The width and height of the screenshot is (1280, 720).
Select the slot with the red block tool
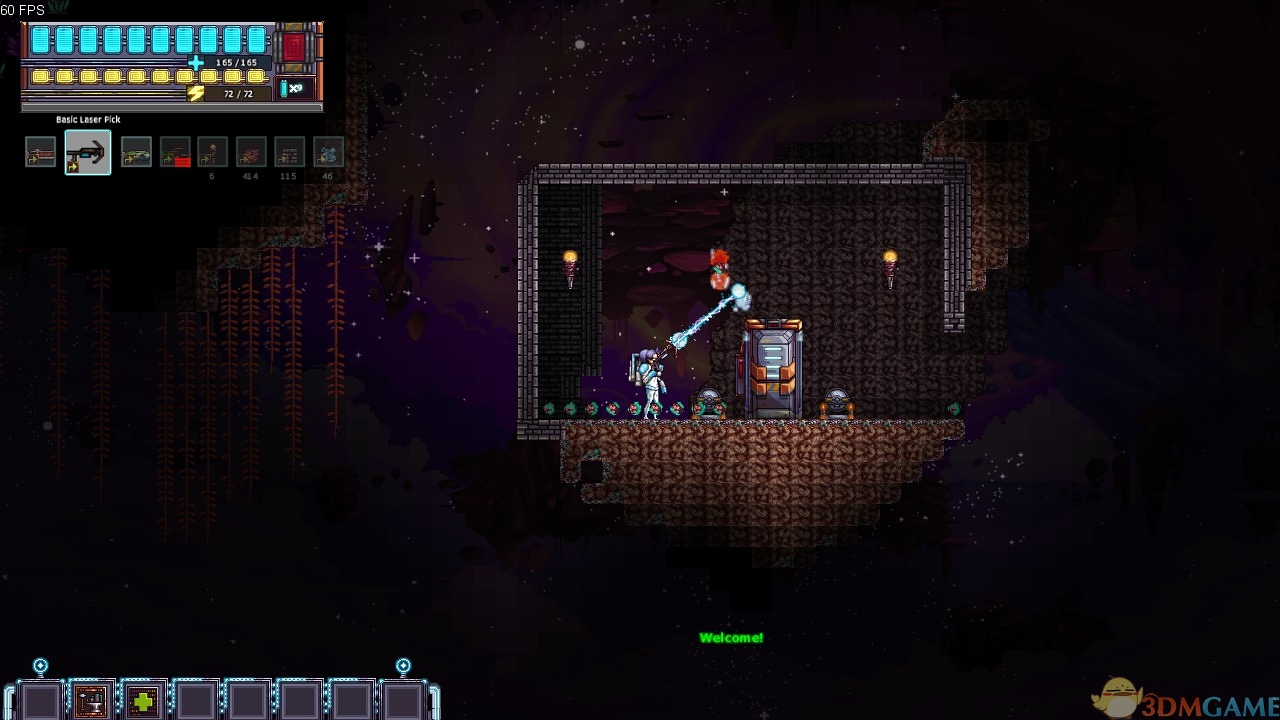click(175, 152)
